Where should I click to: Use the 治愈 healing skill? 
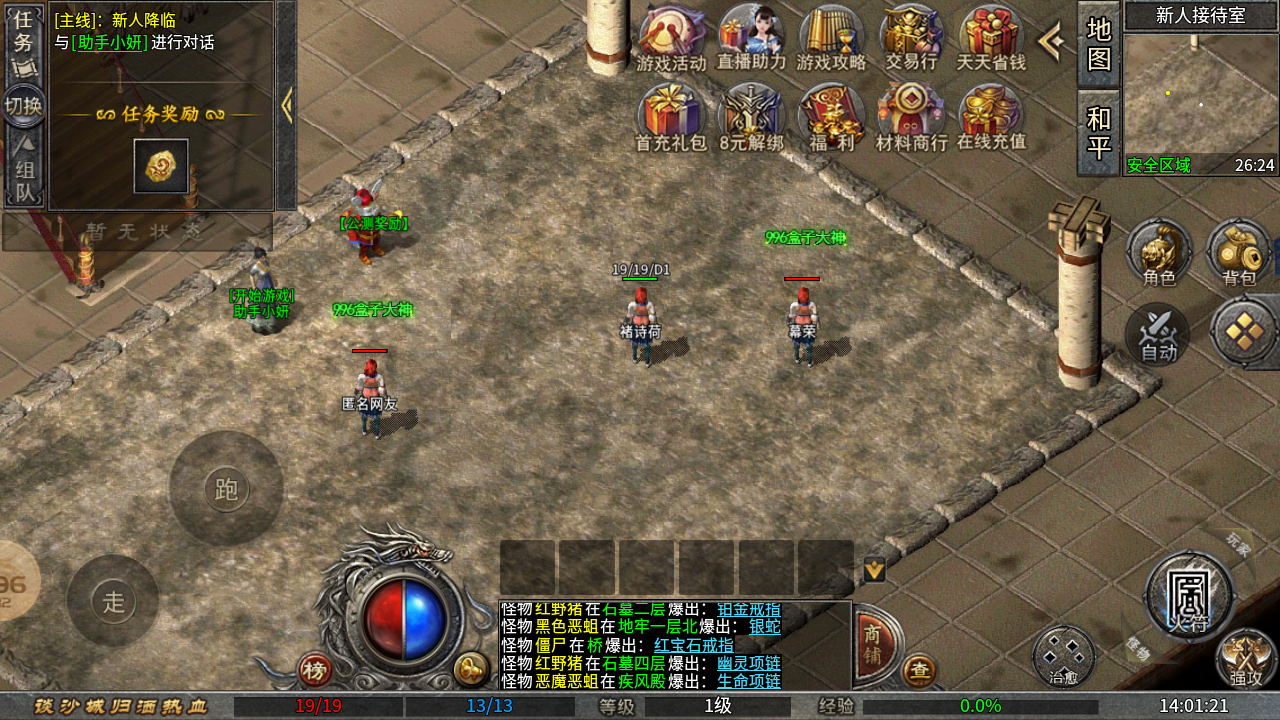[x=1064, y=656]
